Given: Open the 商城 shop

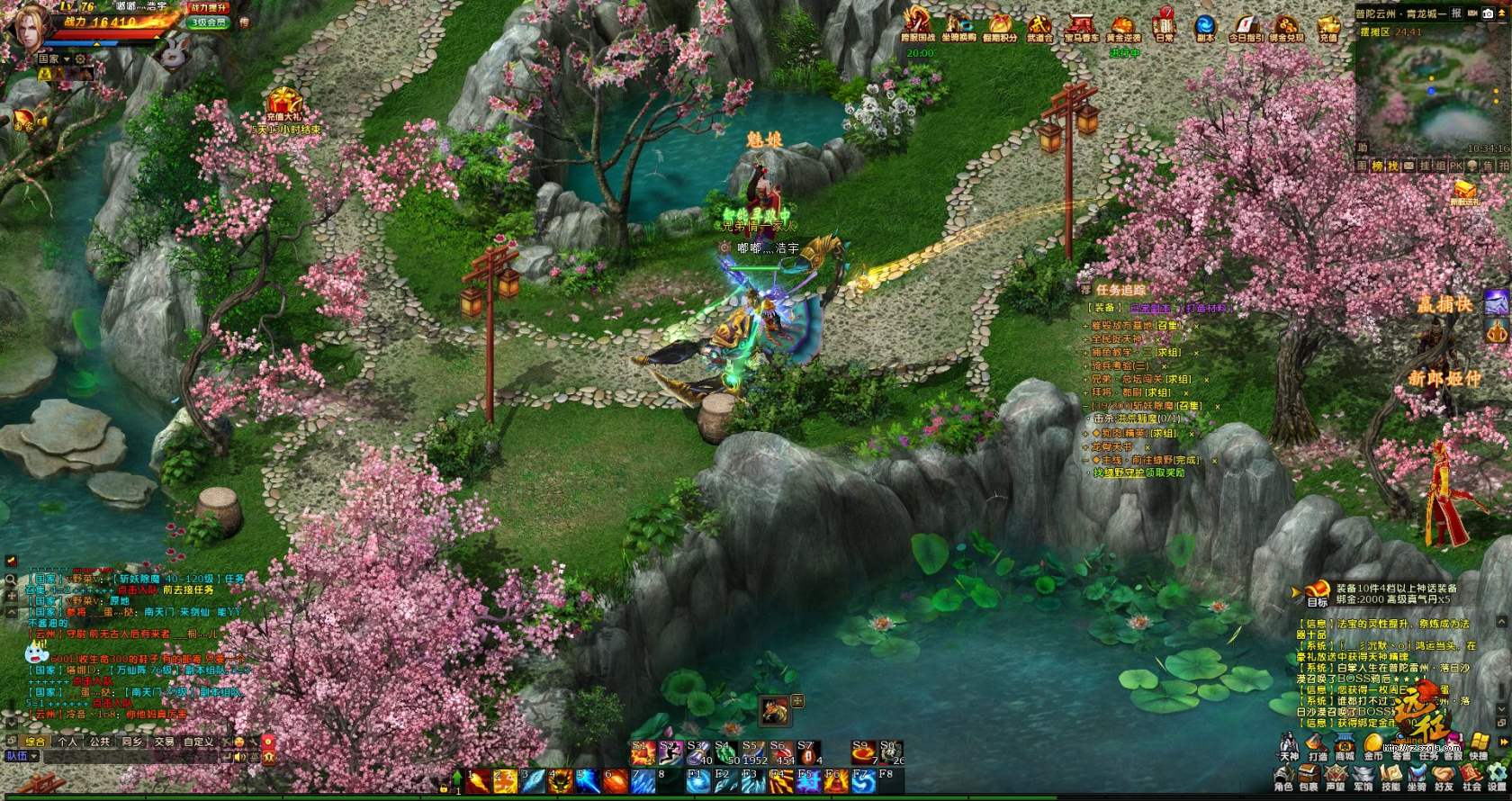Looking at the screenshot, I should [x=1345, y=746].
